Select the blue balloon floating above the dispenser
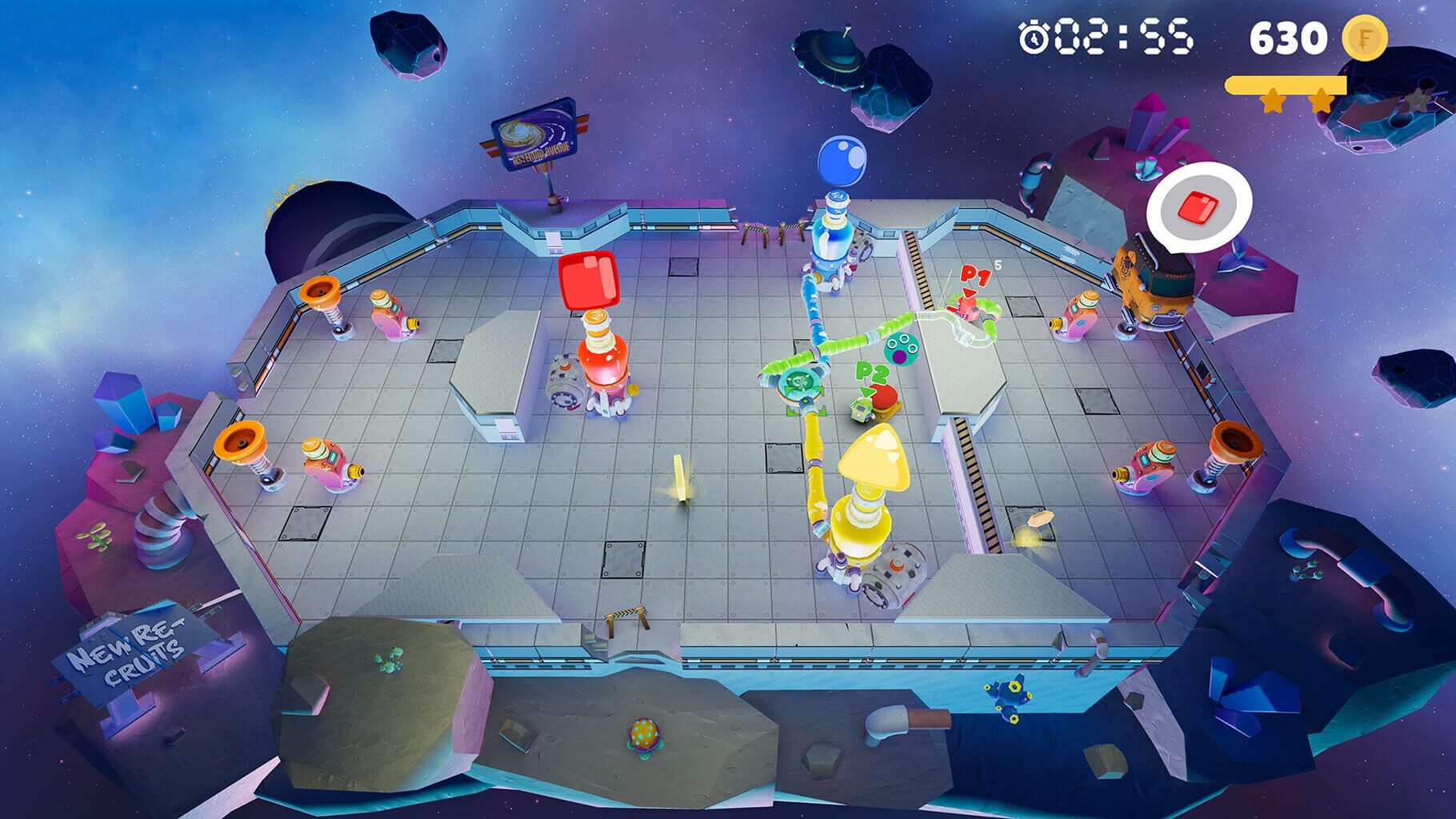The width and height of the screenshot is (1456, 819). click(x=842, y=160)
